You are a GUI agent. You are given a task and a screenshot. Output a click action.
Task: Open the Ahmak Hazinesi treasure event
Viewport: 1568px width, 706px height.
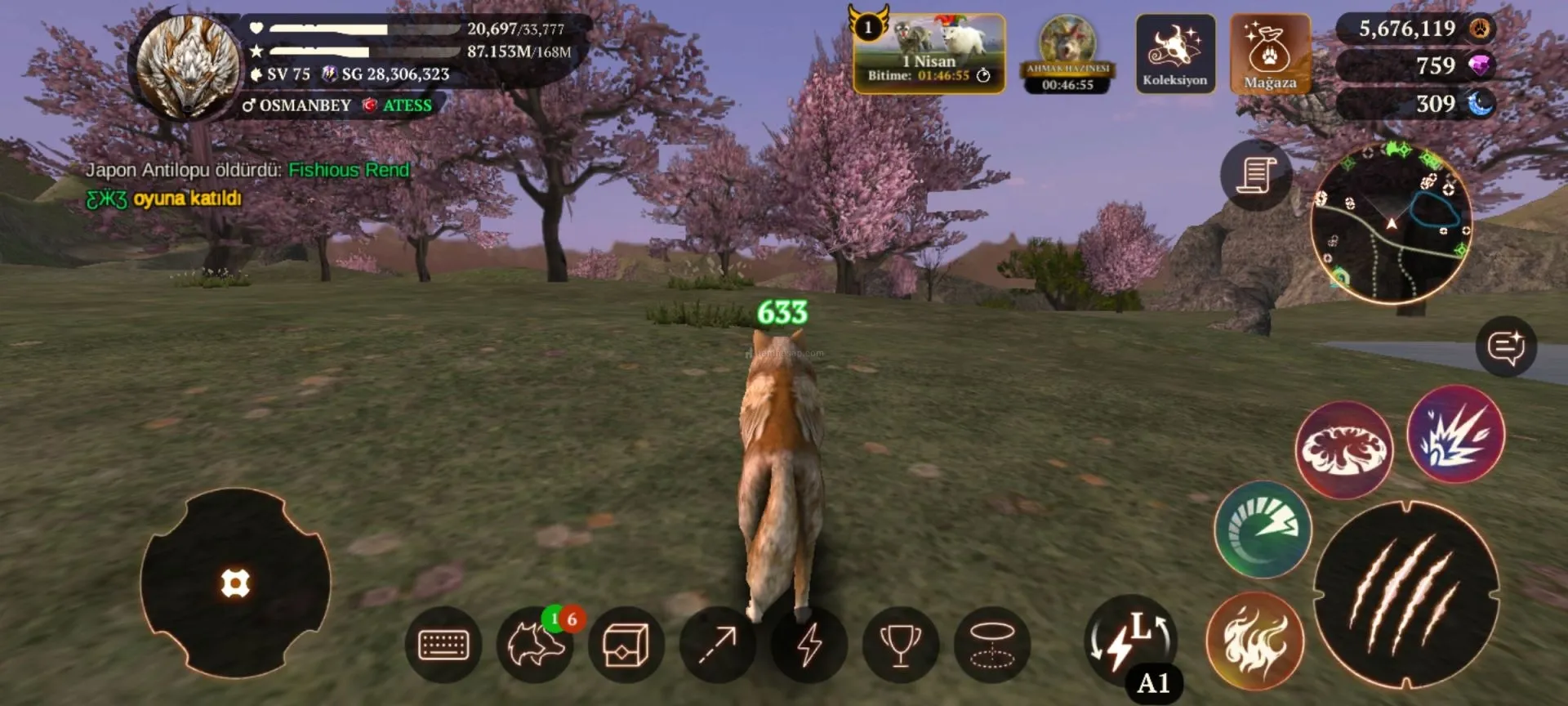1067,53
